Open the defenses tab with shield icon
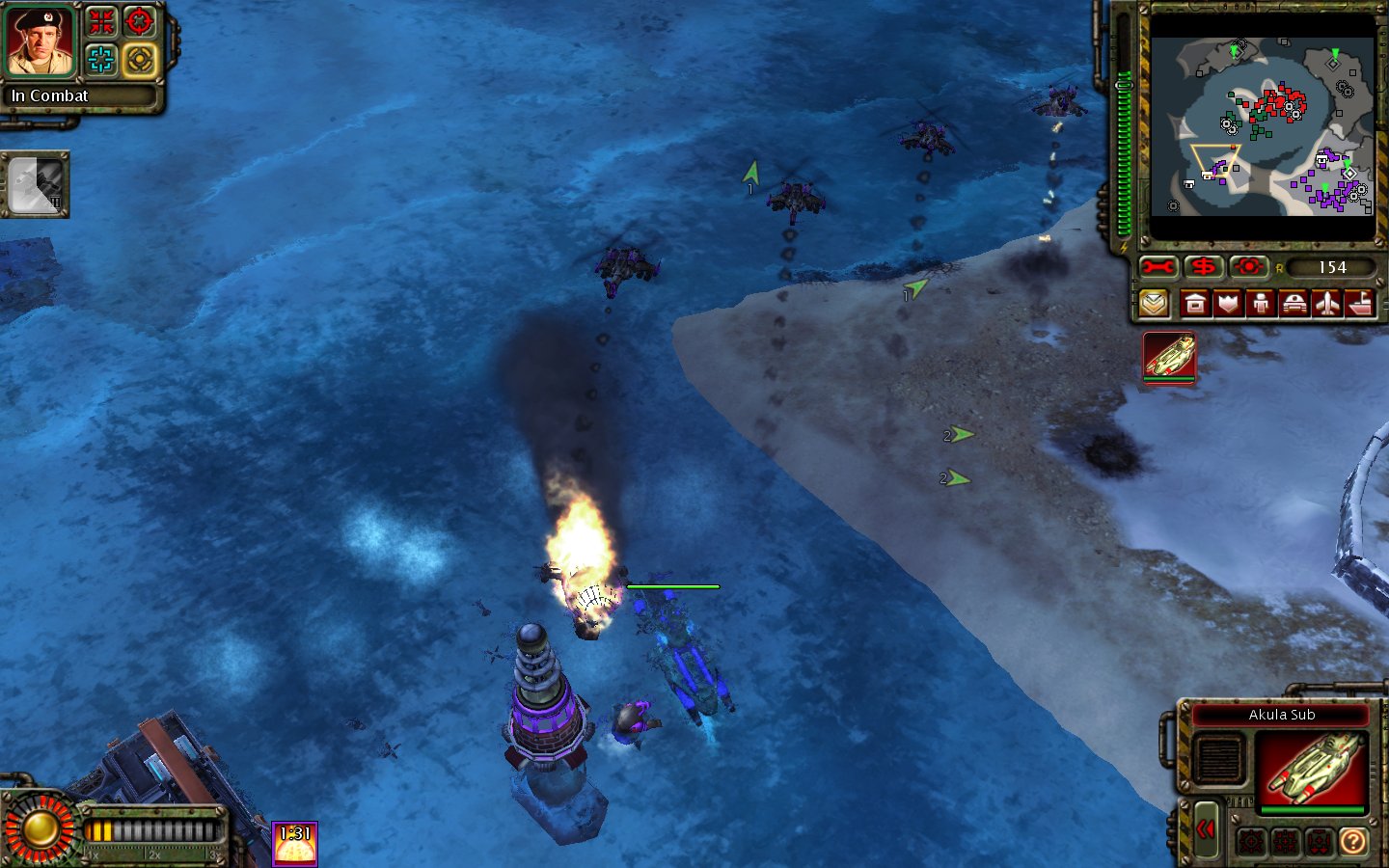Viewport: 1389px width, 868px height. coord(1228,305)
